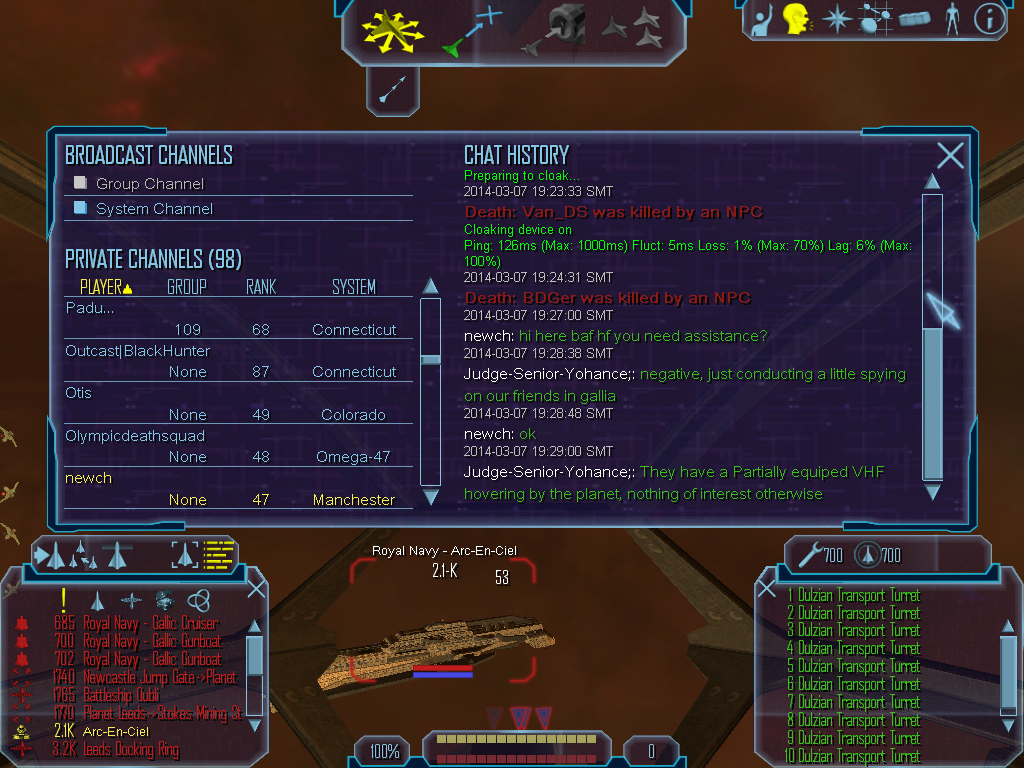Click the player list's down scroll arrow
The image size is (1024, 768).
pyautogui.click(x=431, y=496)
